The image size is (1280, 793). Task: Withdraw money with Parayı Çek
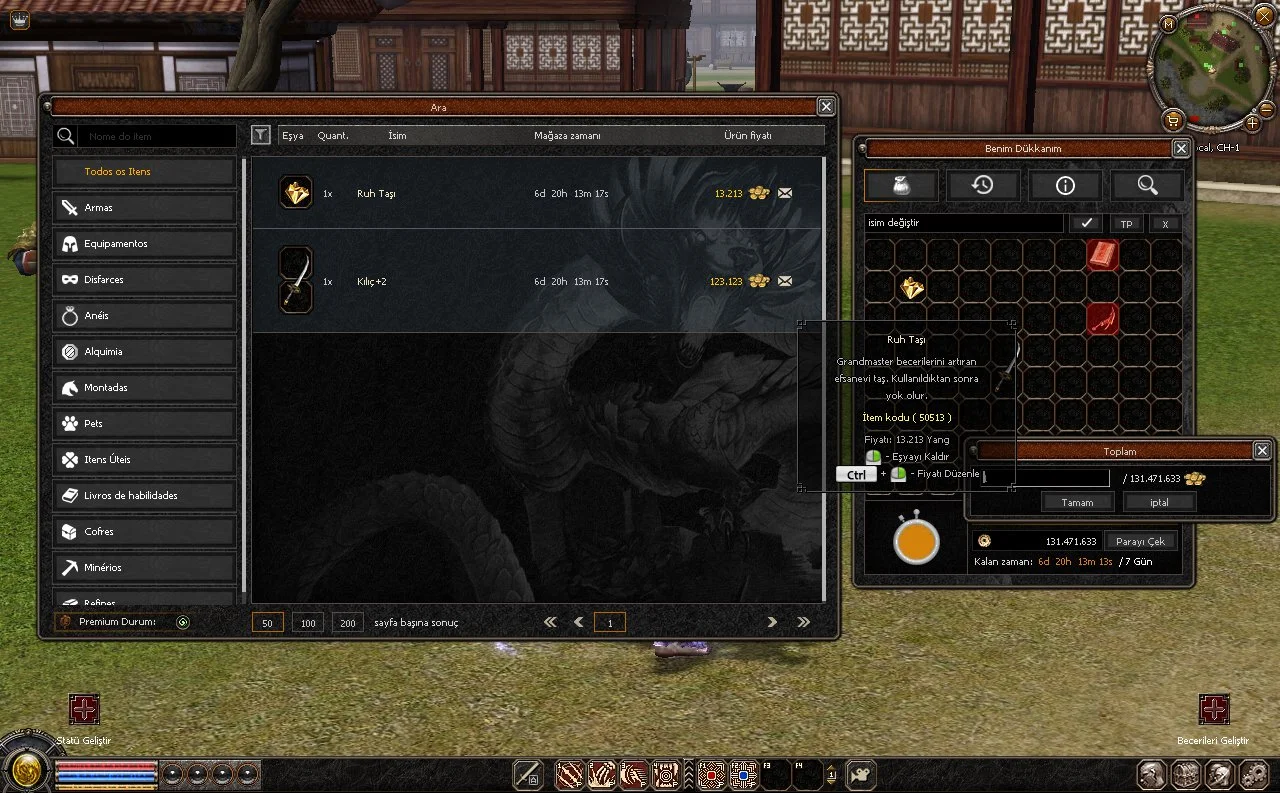[x=1141, y=541]
